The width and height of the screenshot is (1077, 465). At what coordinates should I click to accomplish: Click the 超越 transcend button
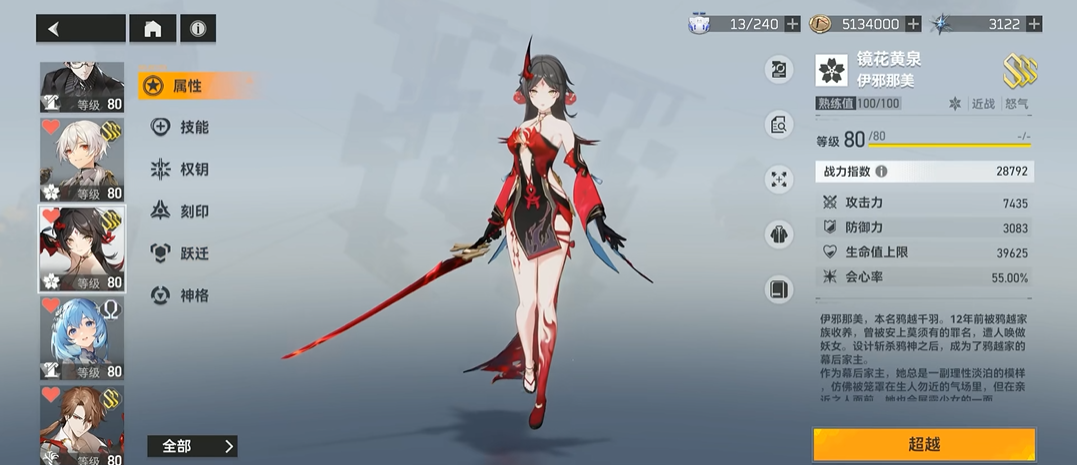pos(923,444)
